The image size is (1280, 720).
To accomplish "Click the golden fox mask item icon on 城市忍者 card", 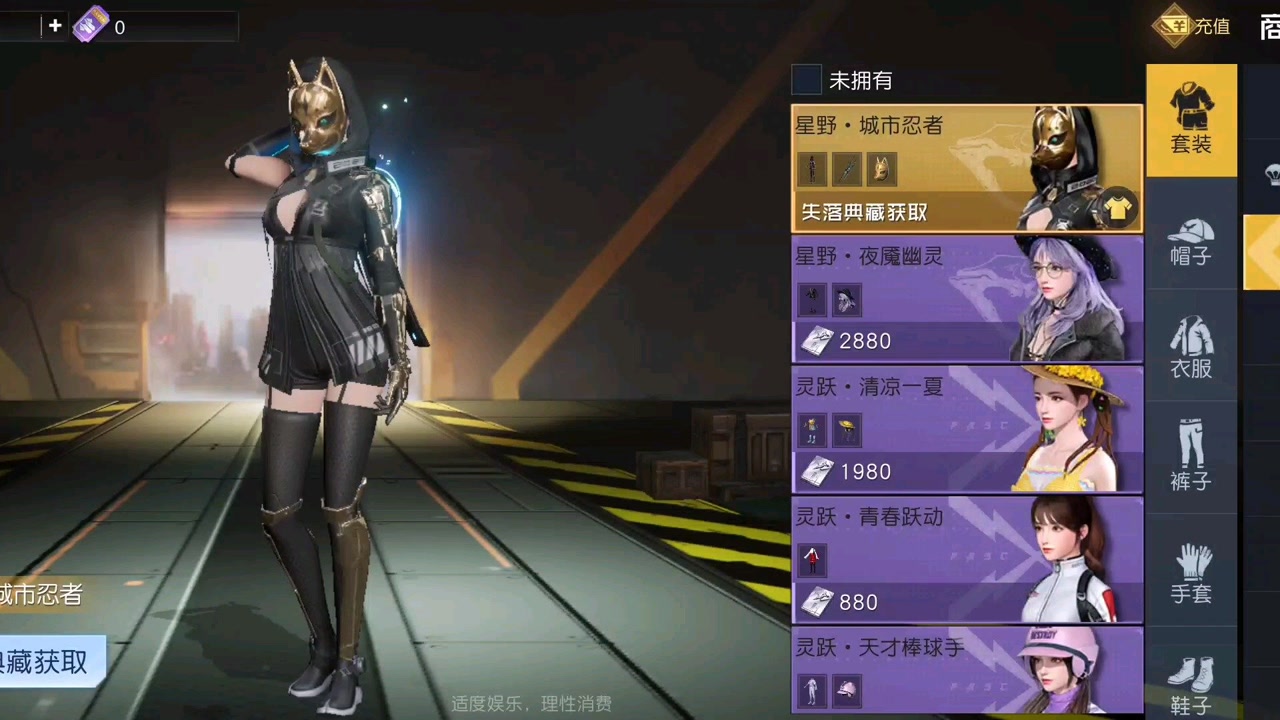I will click(x=881, y=169).
